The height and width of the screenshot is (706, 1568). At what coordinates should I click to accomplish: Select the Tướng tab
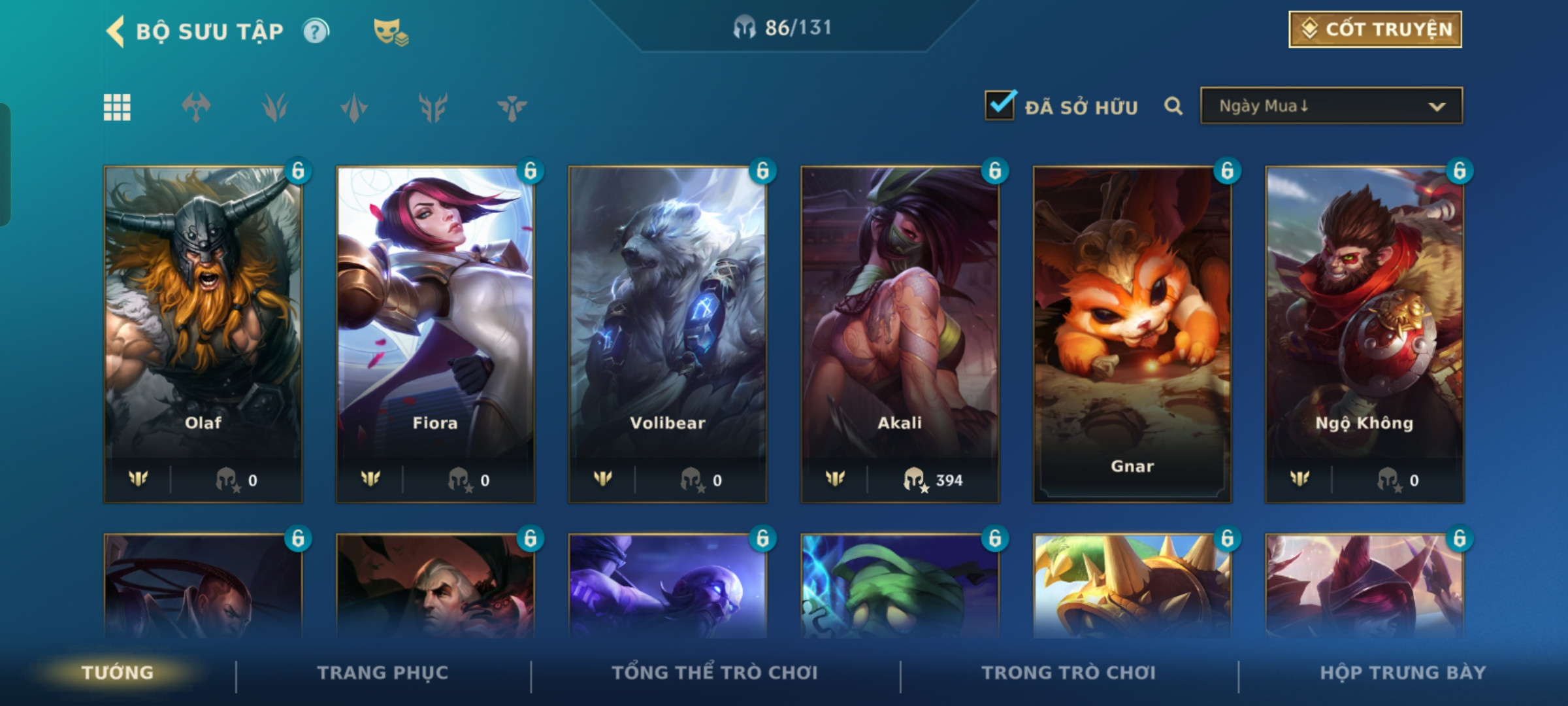coord(118,673)
